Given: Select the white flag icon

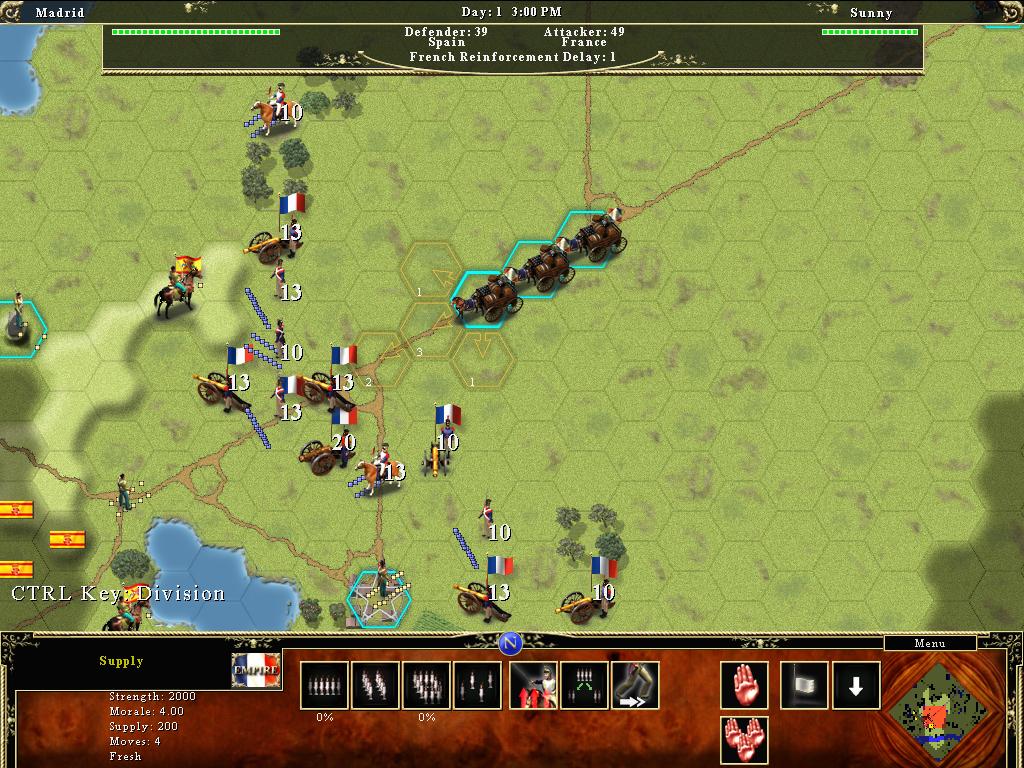Looking at the screenshot, I should pos(804,685).
